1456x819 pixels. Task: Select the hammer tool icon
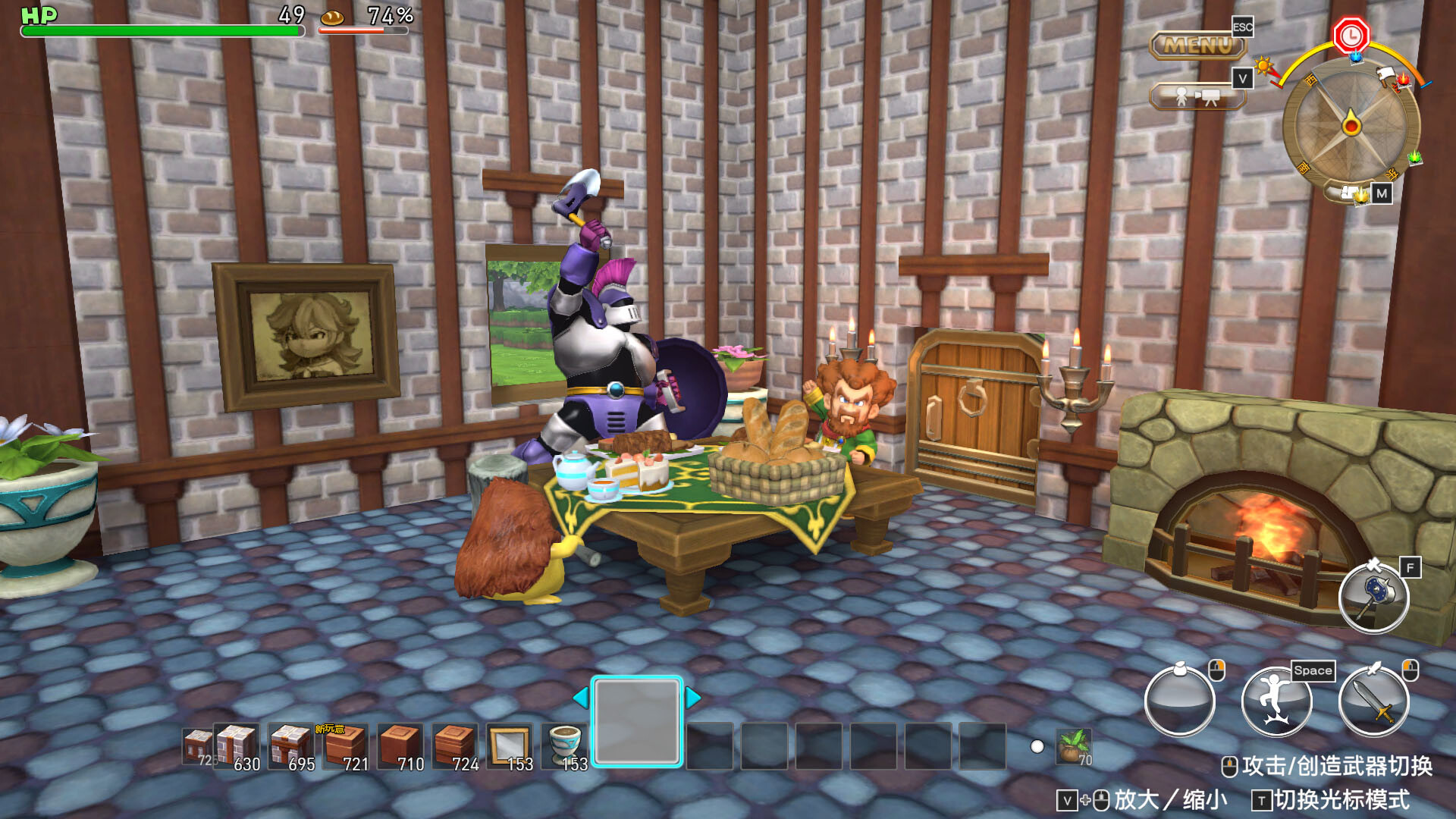(x=1373, y=598)
